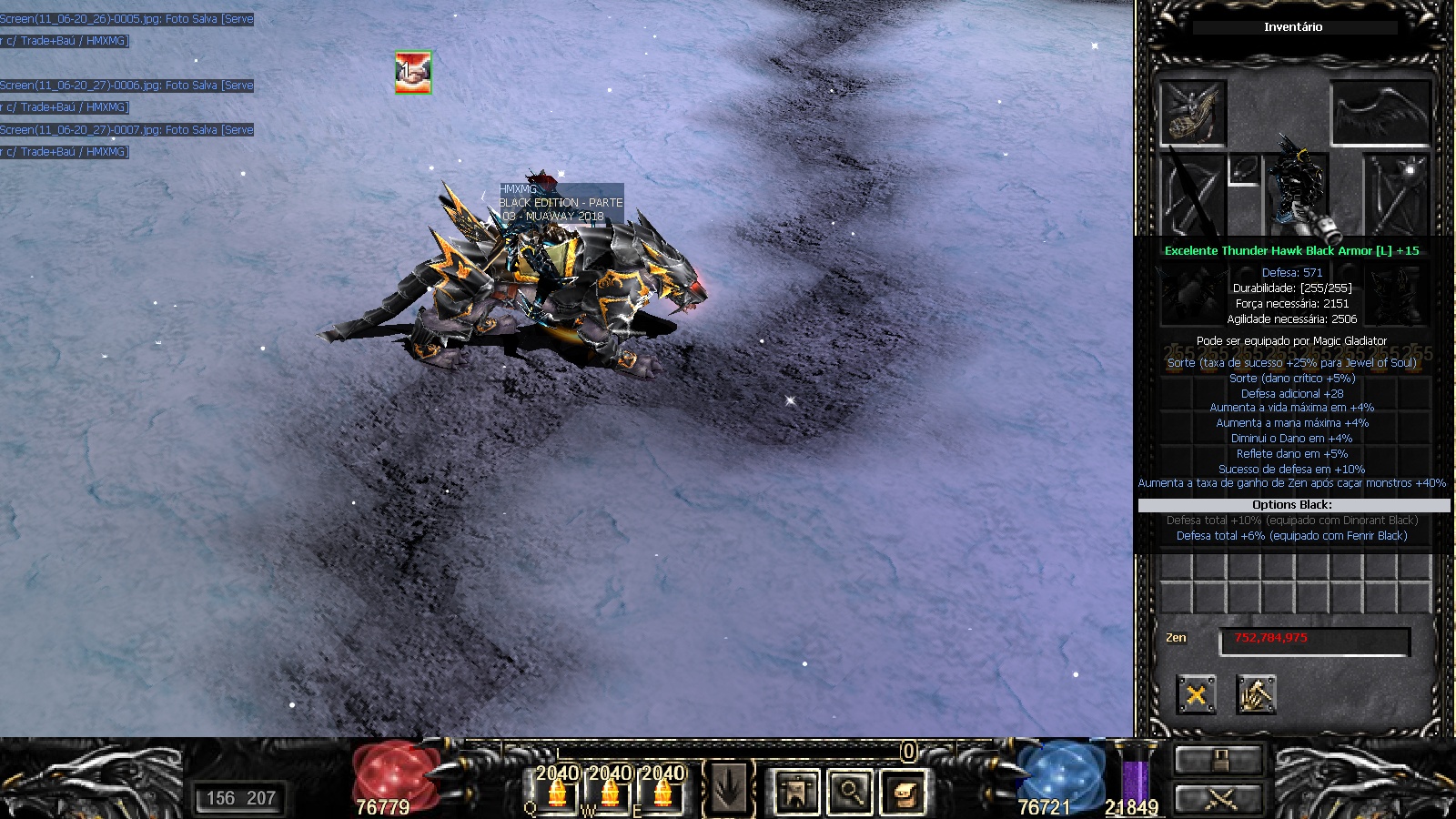Click the padlock button in the bottom bar
This screenshot has height=819, width=1456.
[x=1218, y=760]
